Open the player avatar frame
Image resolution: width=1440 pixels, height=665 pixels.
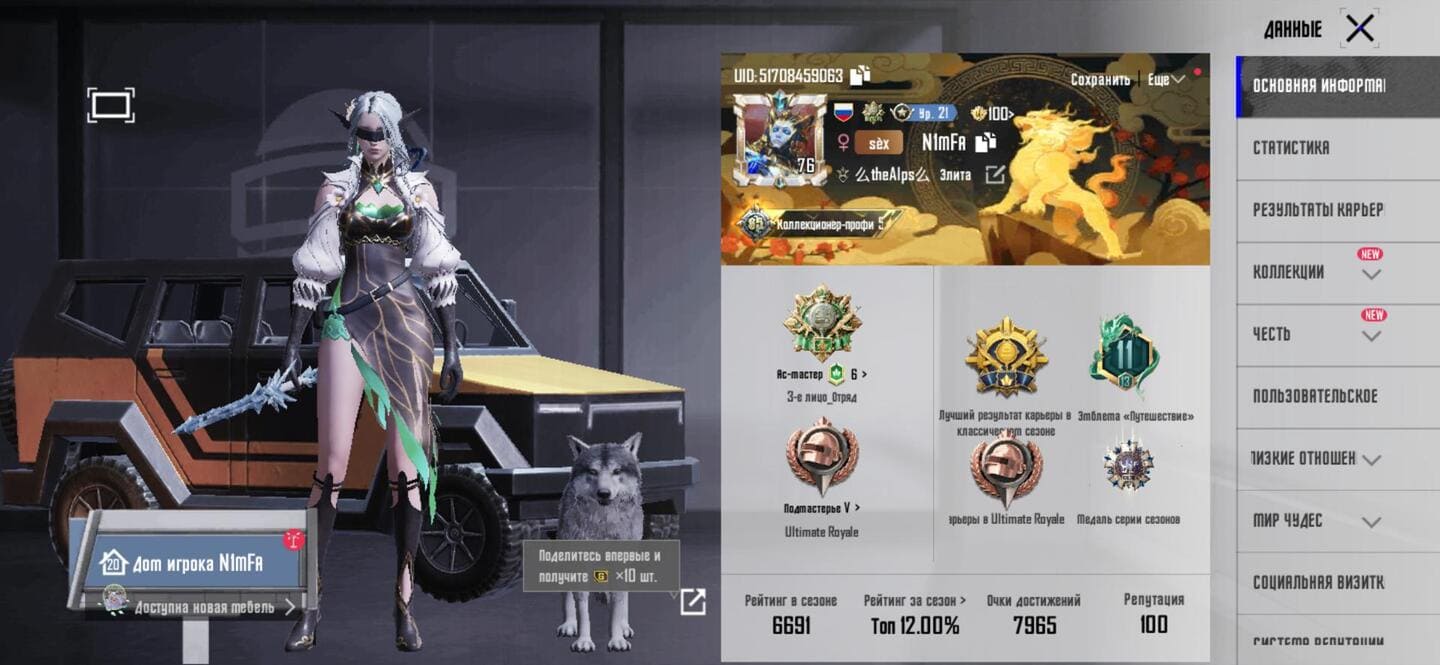pos(779,140)
